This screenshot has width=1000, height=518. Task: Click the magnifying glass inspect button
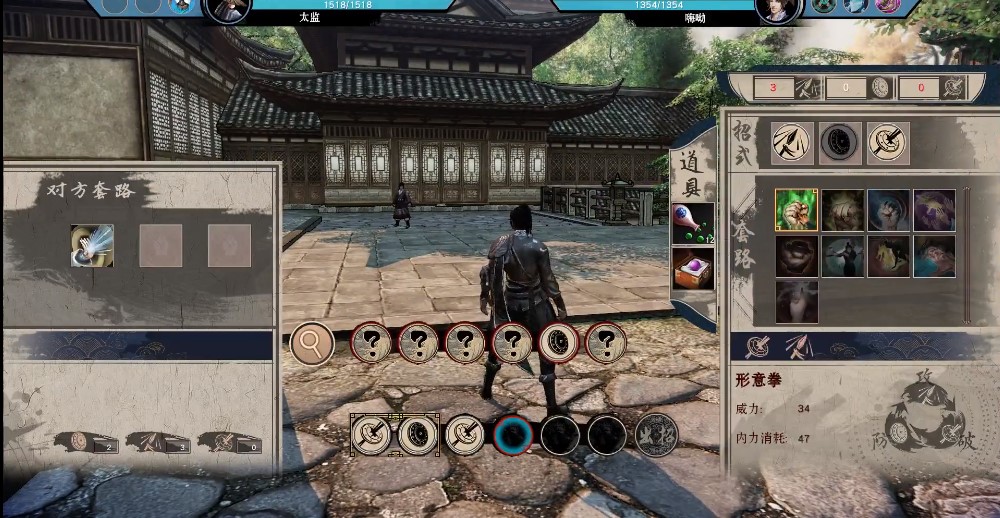(312, 344)
